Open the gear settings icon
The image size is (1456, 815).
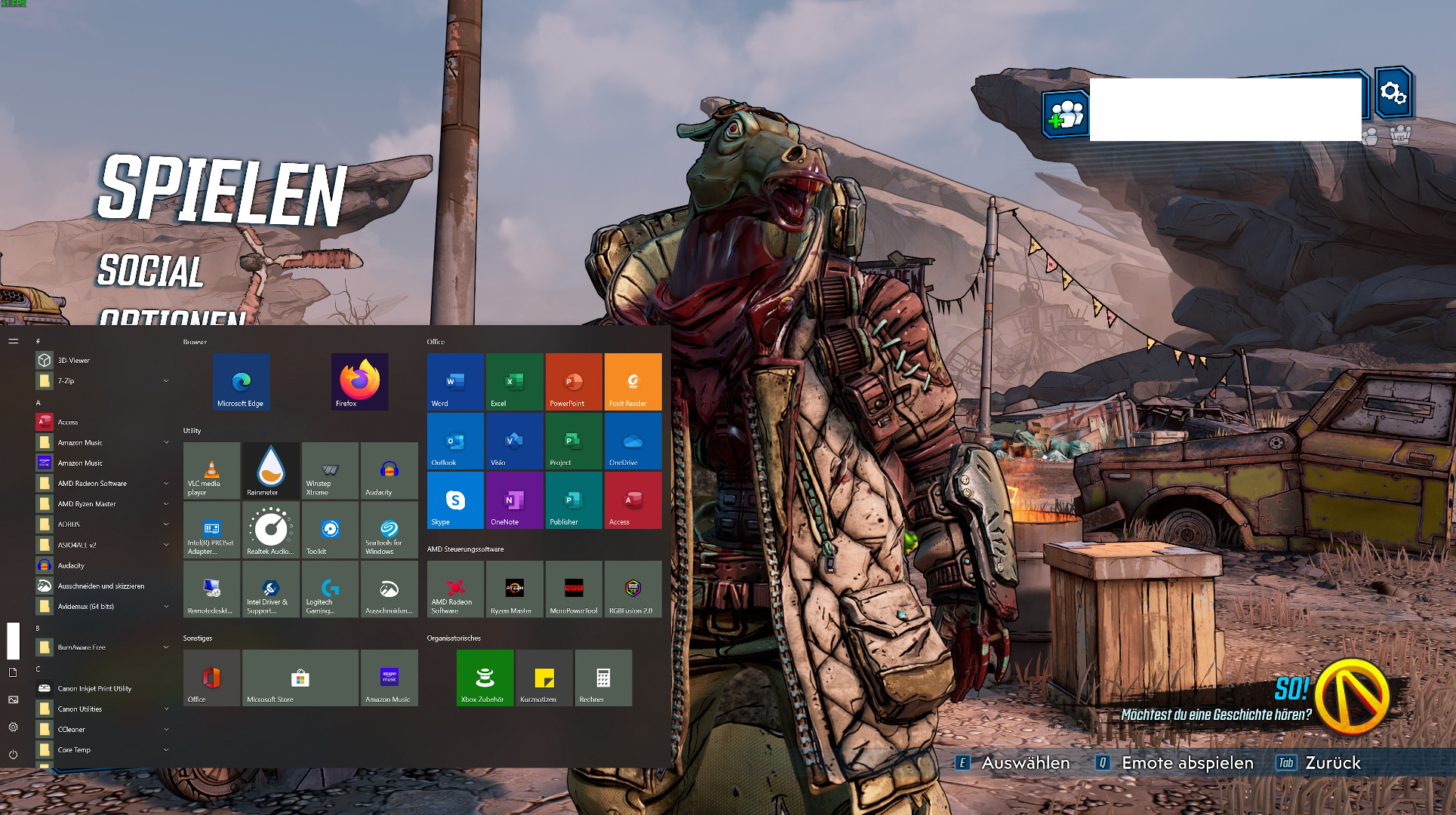click(1393, 93)
